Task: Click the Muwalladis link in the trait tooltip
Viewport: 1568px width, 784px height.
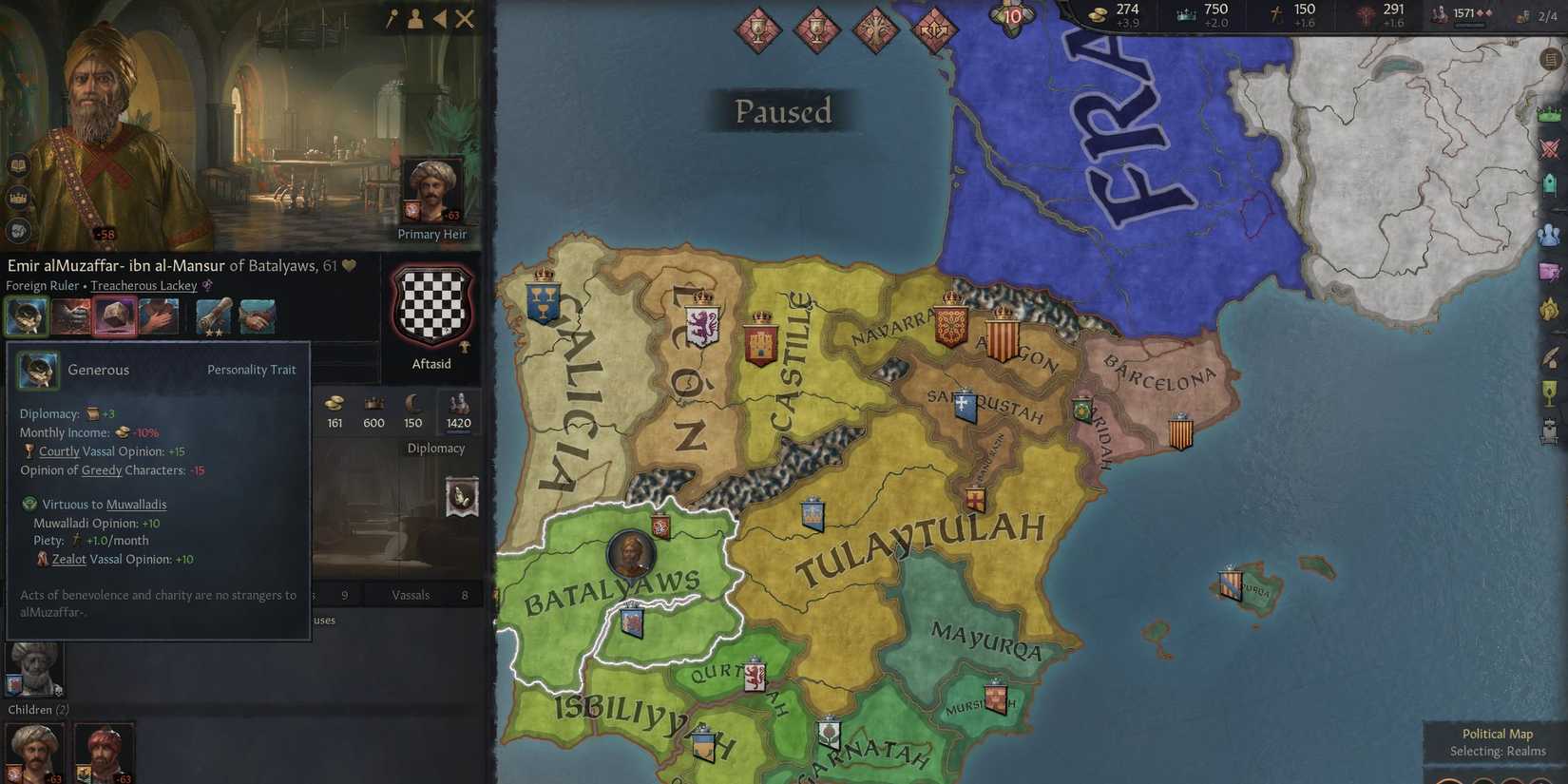Action: click(136, 504)
